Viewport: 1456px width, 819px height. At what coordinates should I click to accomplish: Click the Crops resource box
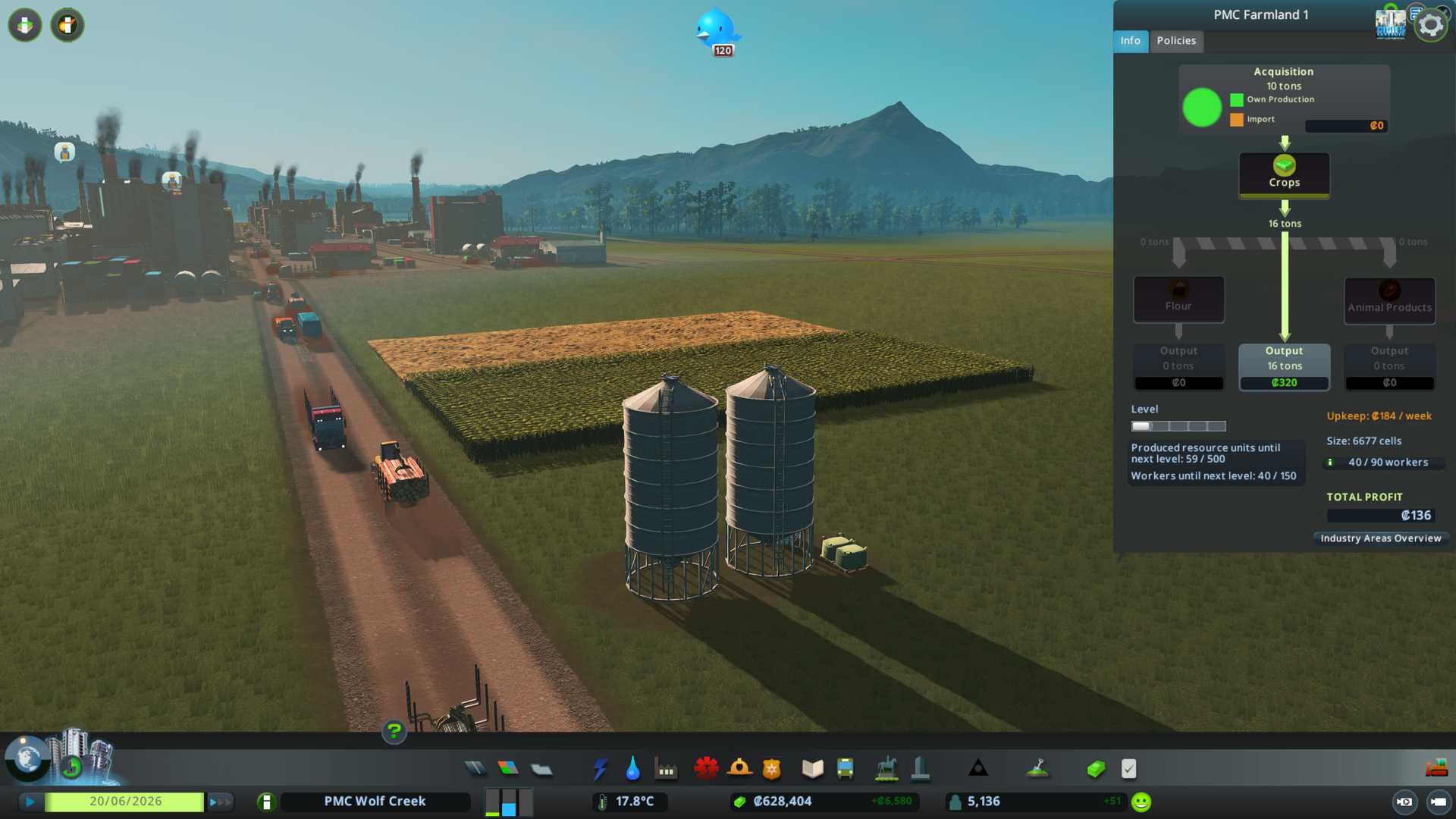(1284, 174)
